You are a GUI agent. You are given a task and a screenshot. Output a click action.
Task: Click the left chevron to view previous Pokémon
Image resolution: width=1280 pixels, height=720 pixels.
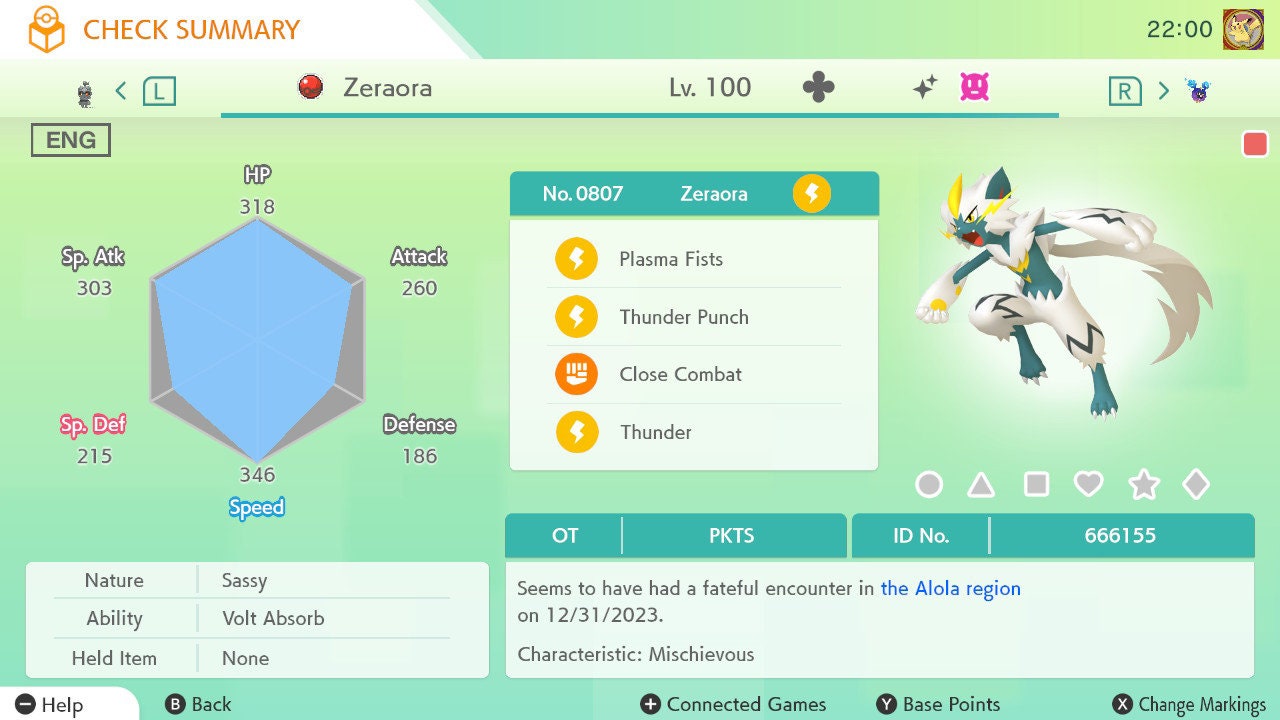coord(120,89)
